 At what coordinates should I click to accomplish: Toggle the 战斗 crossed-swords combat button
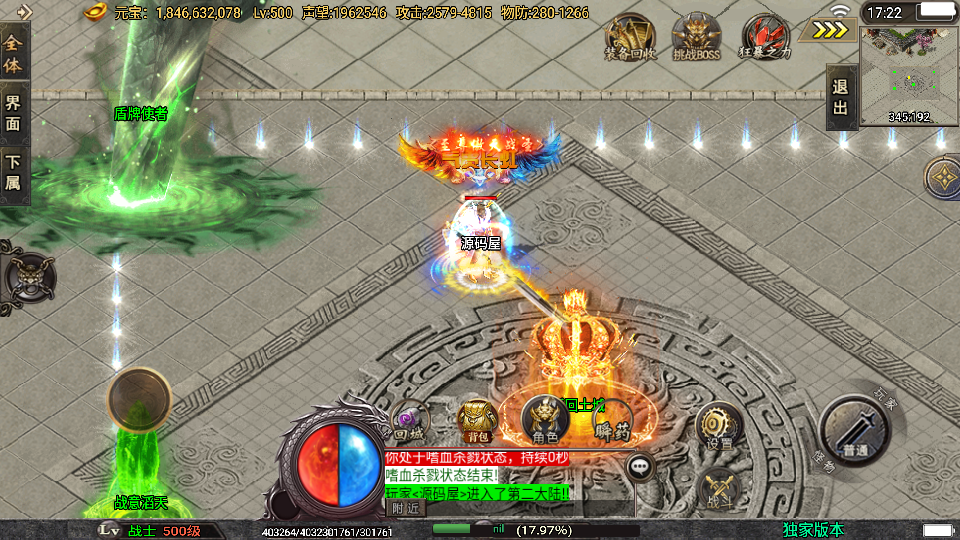click(718, 486)
